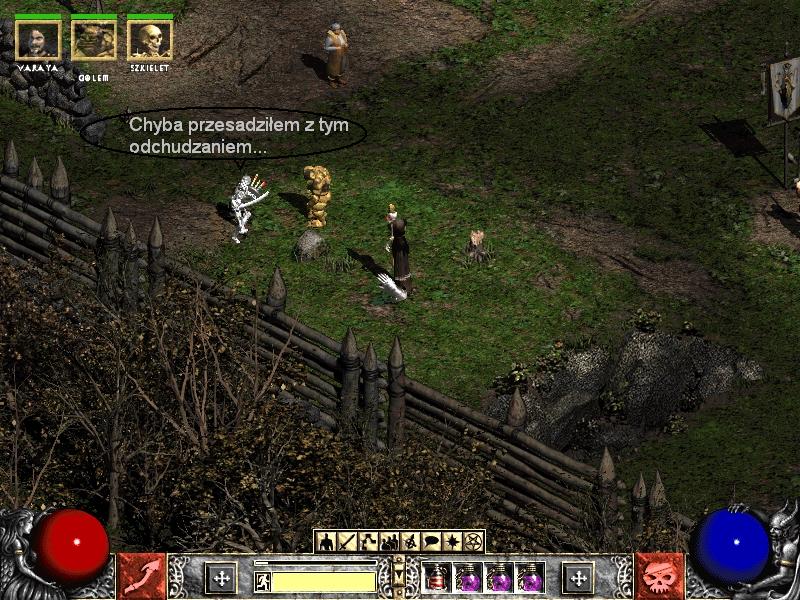Show the skill tree panel
This screenshot has height=600, width=800.
(x=368, y=542)
